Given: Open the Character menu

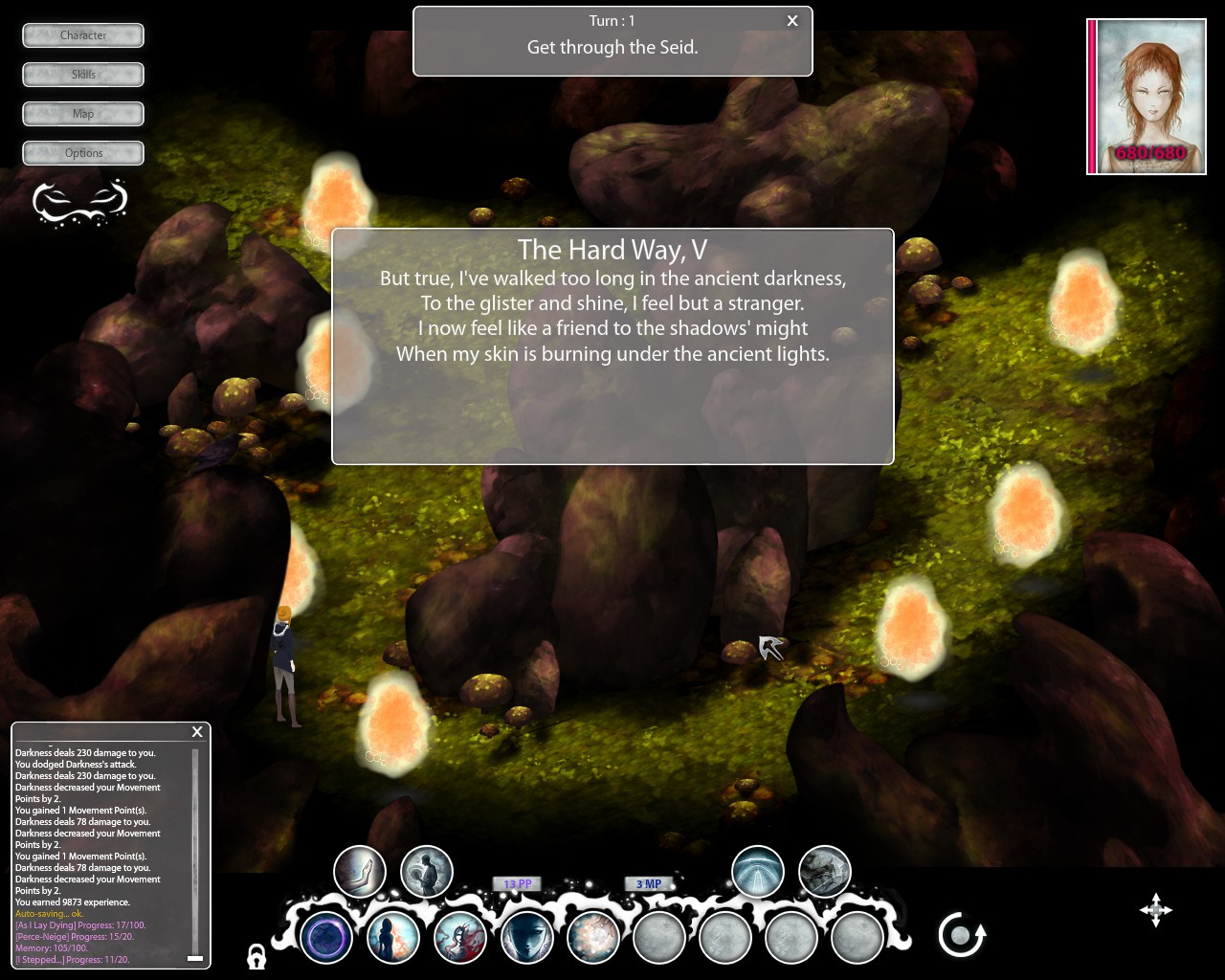Looking at the screenshot, I should [83, 35].
